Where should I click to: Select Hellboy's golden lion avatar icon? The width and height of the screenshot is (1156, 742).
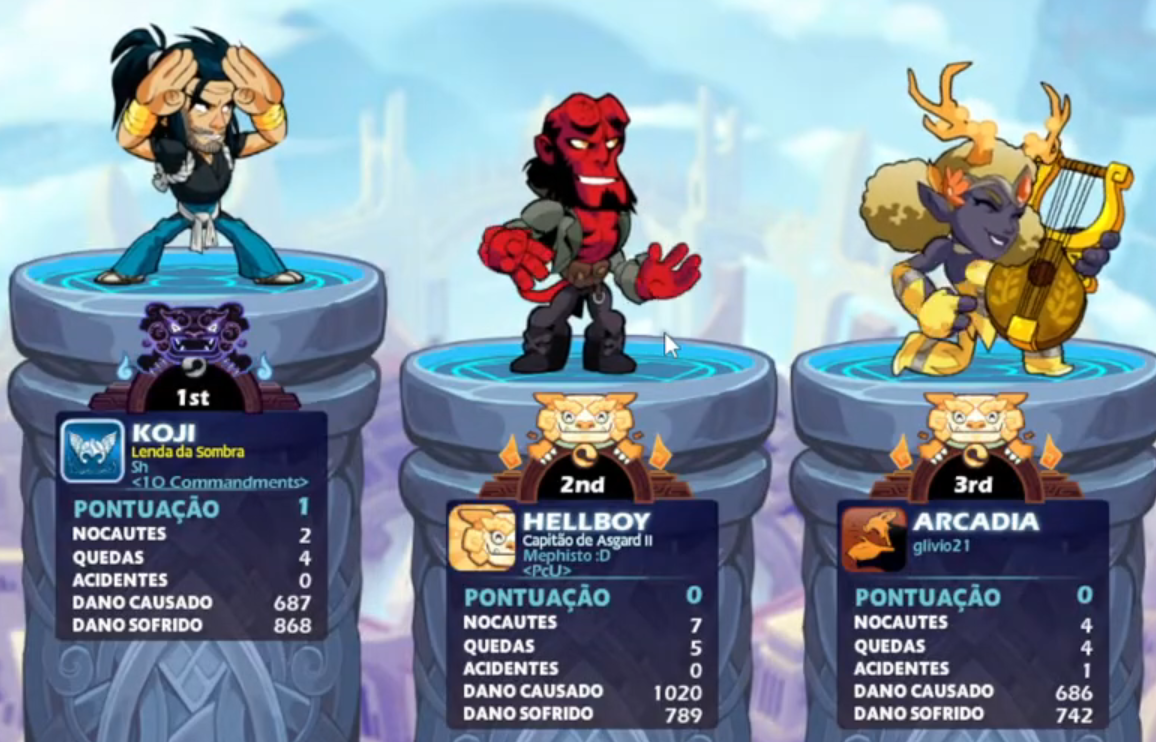[x=482, y=539]
